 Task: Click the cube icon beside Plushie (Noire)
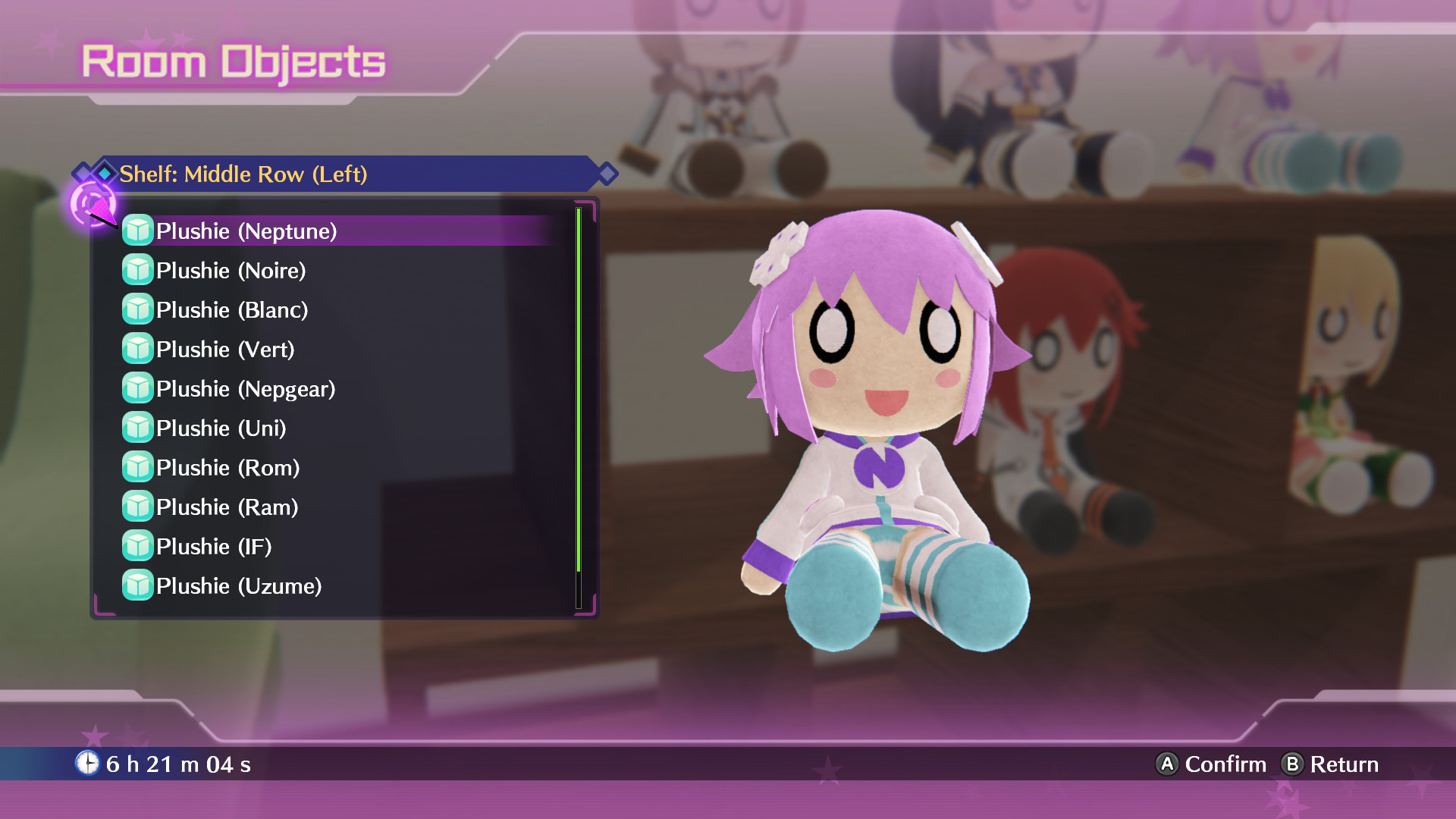pos(137,270)
